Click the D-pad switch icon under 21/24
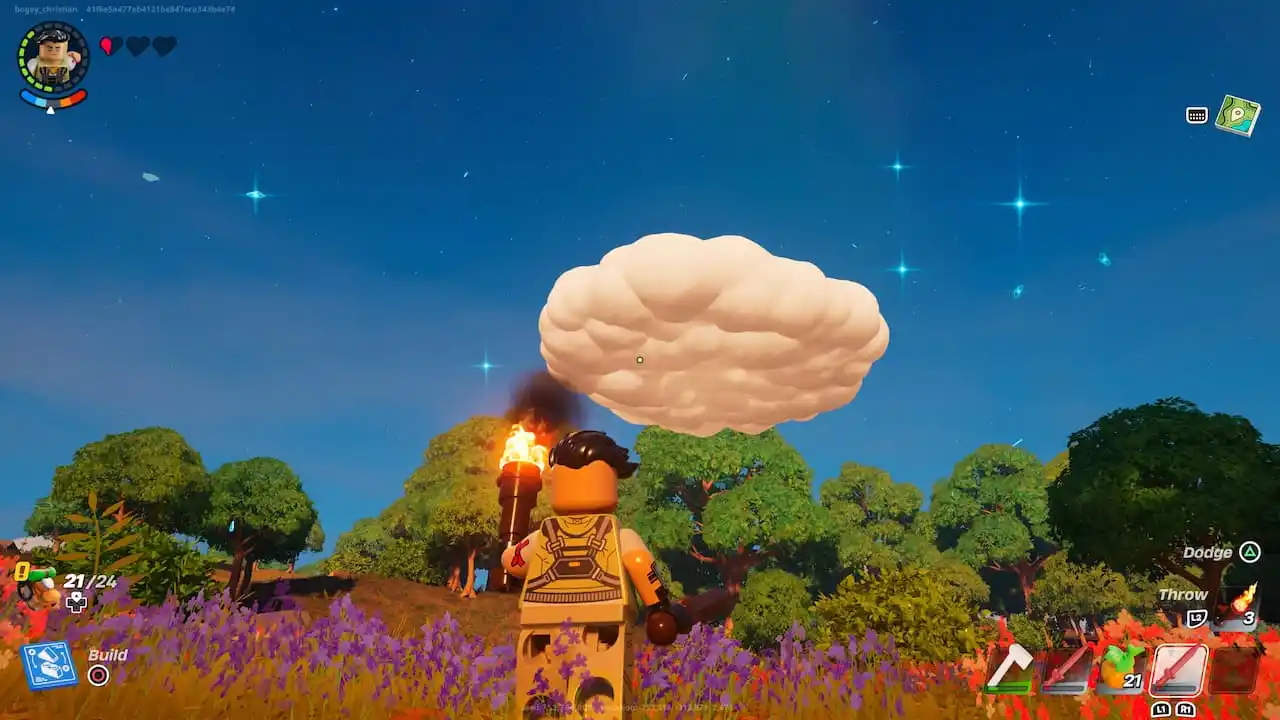 pos(76,601)
